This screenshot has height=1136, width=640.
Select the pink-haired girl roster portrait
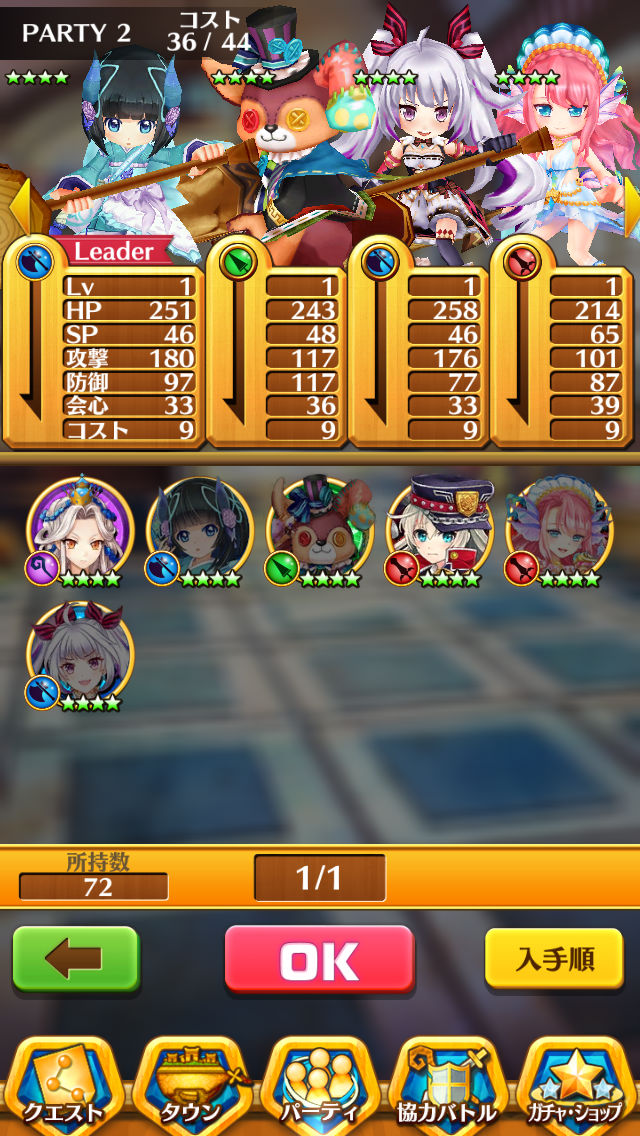(x=558, y=530)
